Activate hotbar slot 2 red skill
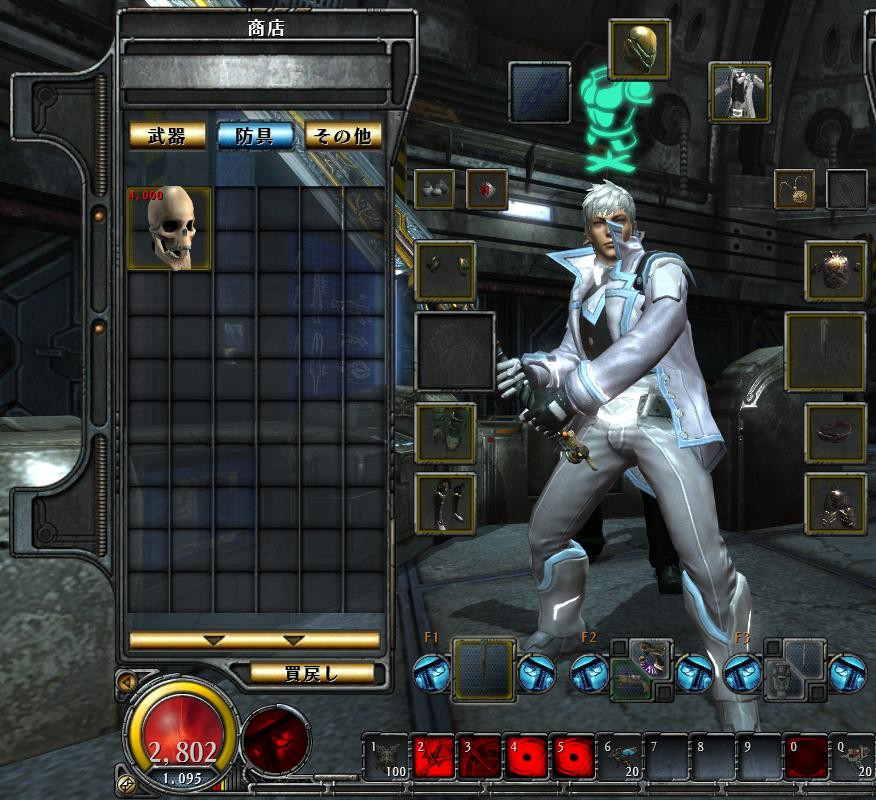Viewport: 876px width, 800px height. click(x=433, y=758)
